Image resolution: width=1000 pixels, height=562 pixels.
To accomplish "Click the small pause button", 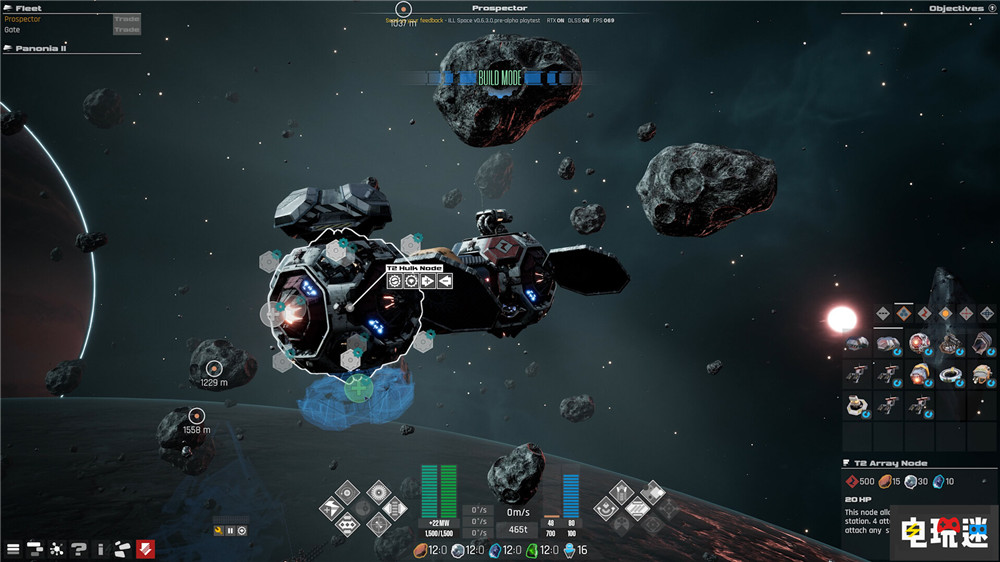I will [230, 530].
